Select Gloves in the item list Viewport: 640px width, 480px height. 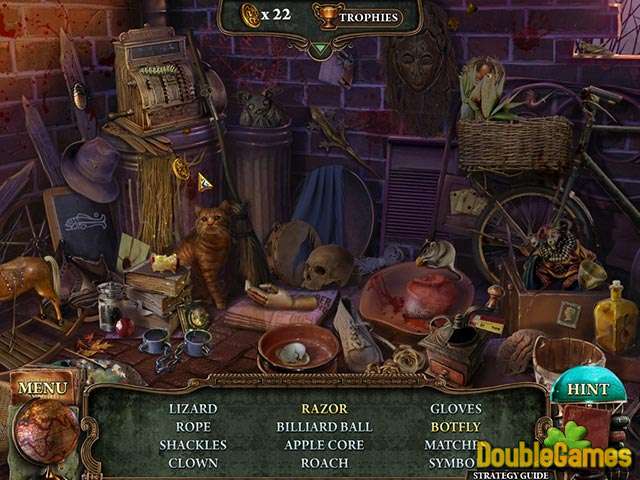(456, 409)
